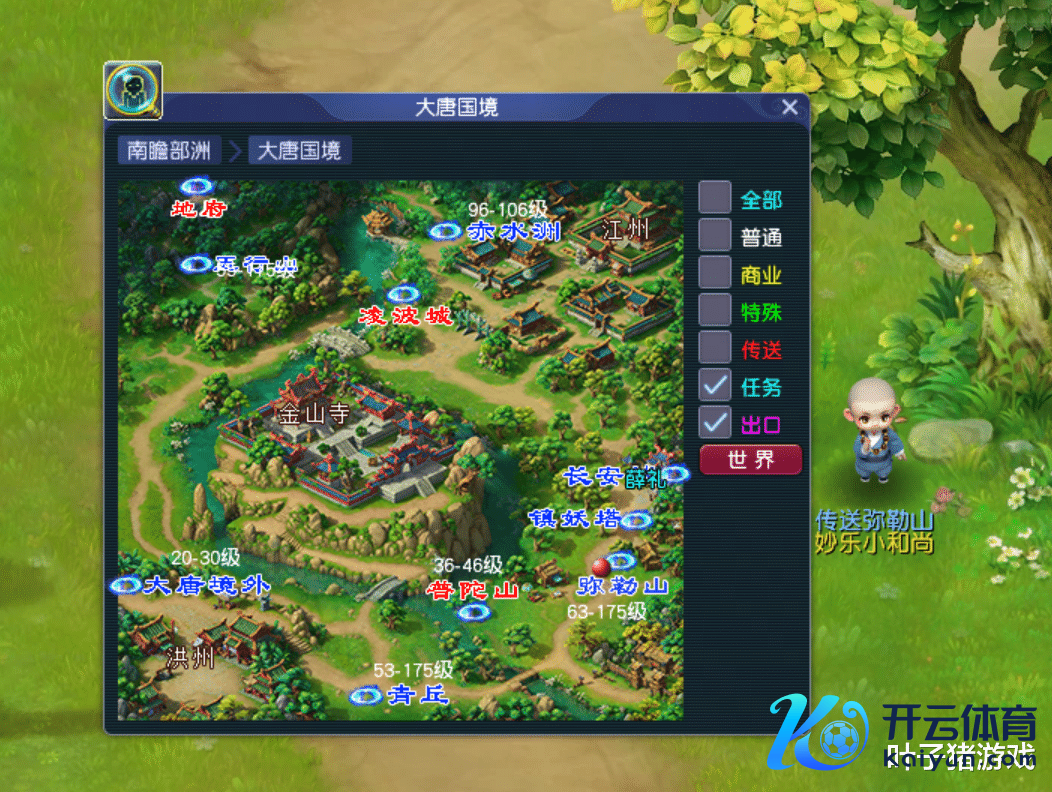1052x792 pixels.
Task: Enable the 普通 filter checkbox
Action: click(714, 236)
